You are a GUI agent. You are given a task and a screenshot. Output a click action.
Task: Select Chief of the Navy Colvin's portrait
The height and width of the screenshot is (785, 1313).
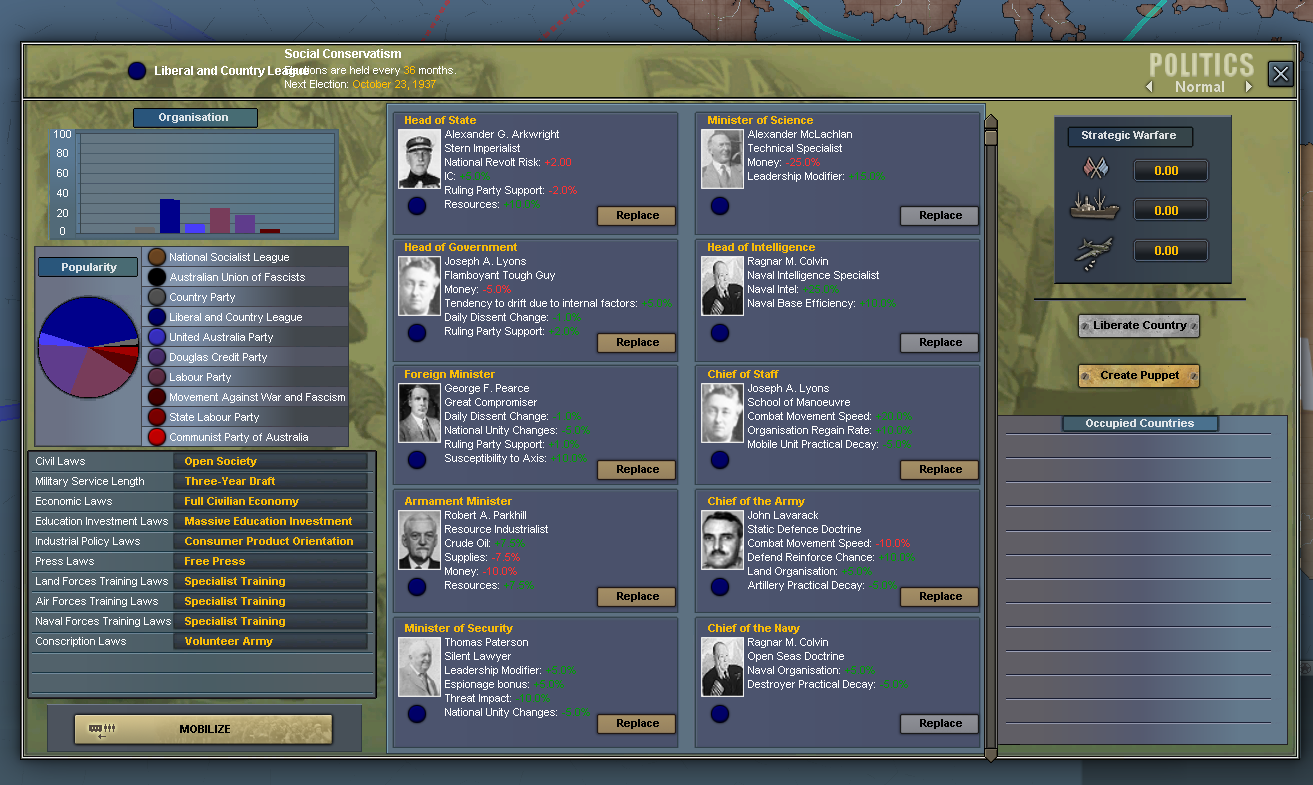722,667
